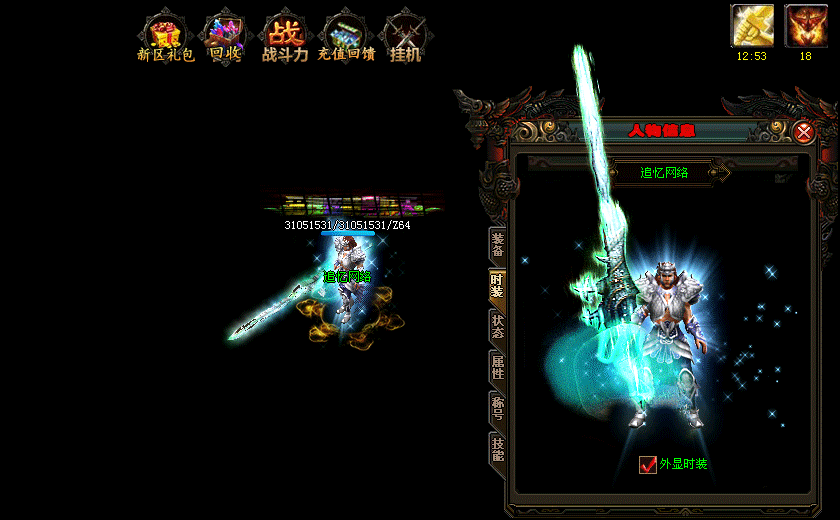Switch to the 装备 equipment tab
This screenshot has width=840, height=520.
[x=497, y=245]
